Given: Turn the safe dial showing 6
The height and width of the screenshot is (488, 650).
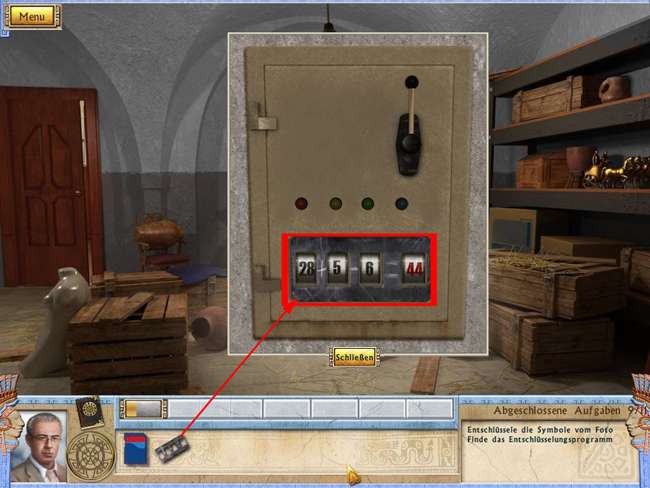Looking at the screenshot, I should pyautogui.click(x=372, y=269).
